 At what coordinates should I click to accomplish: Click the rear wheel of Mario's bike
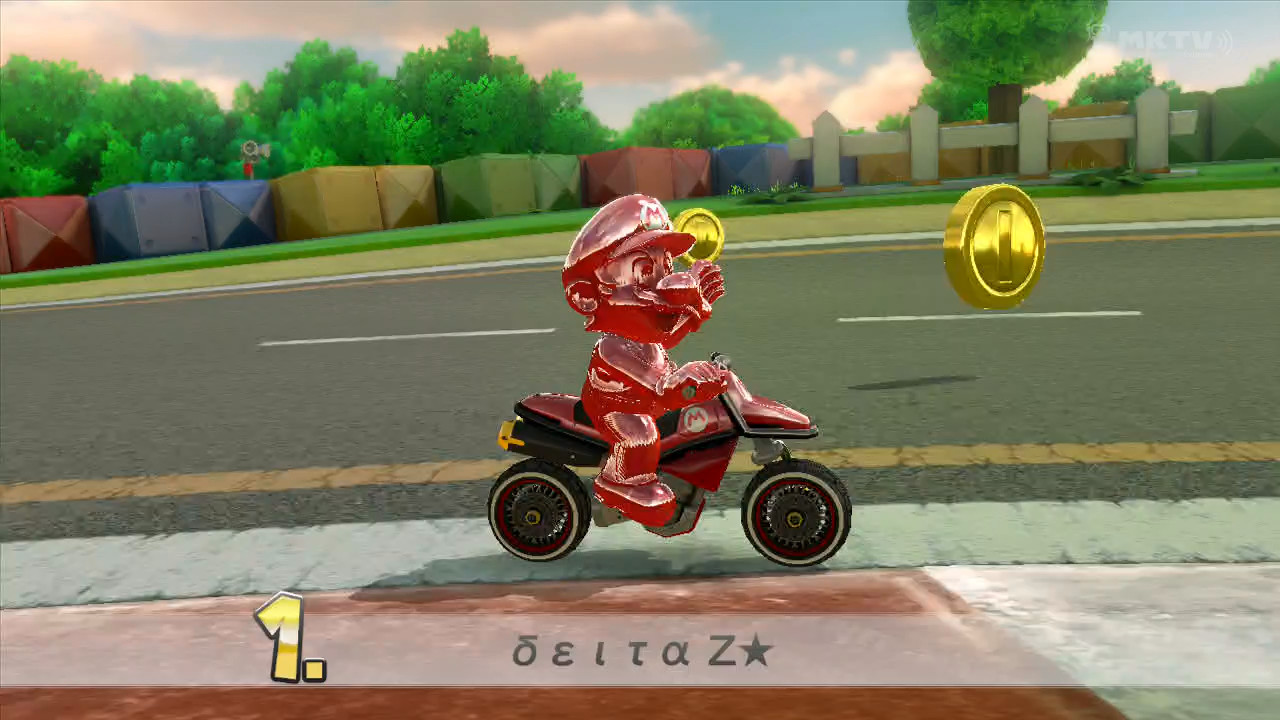(533, 515)
